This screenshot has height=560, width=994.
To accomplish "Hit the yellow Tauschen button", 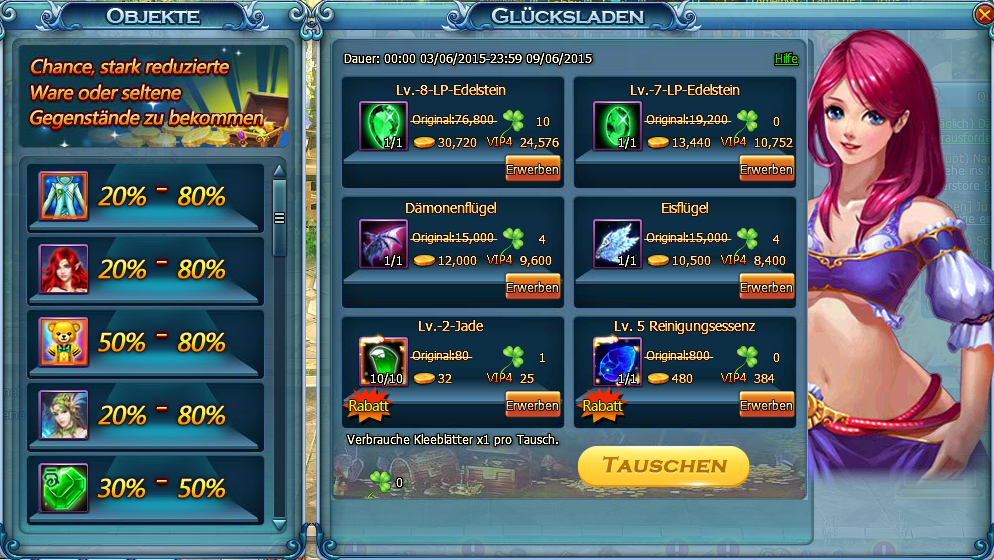I will (663, 466).
